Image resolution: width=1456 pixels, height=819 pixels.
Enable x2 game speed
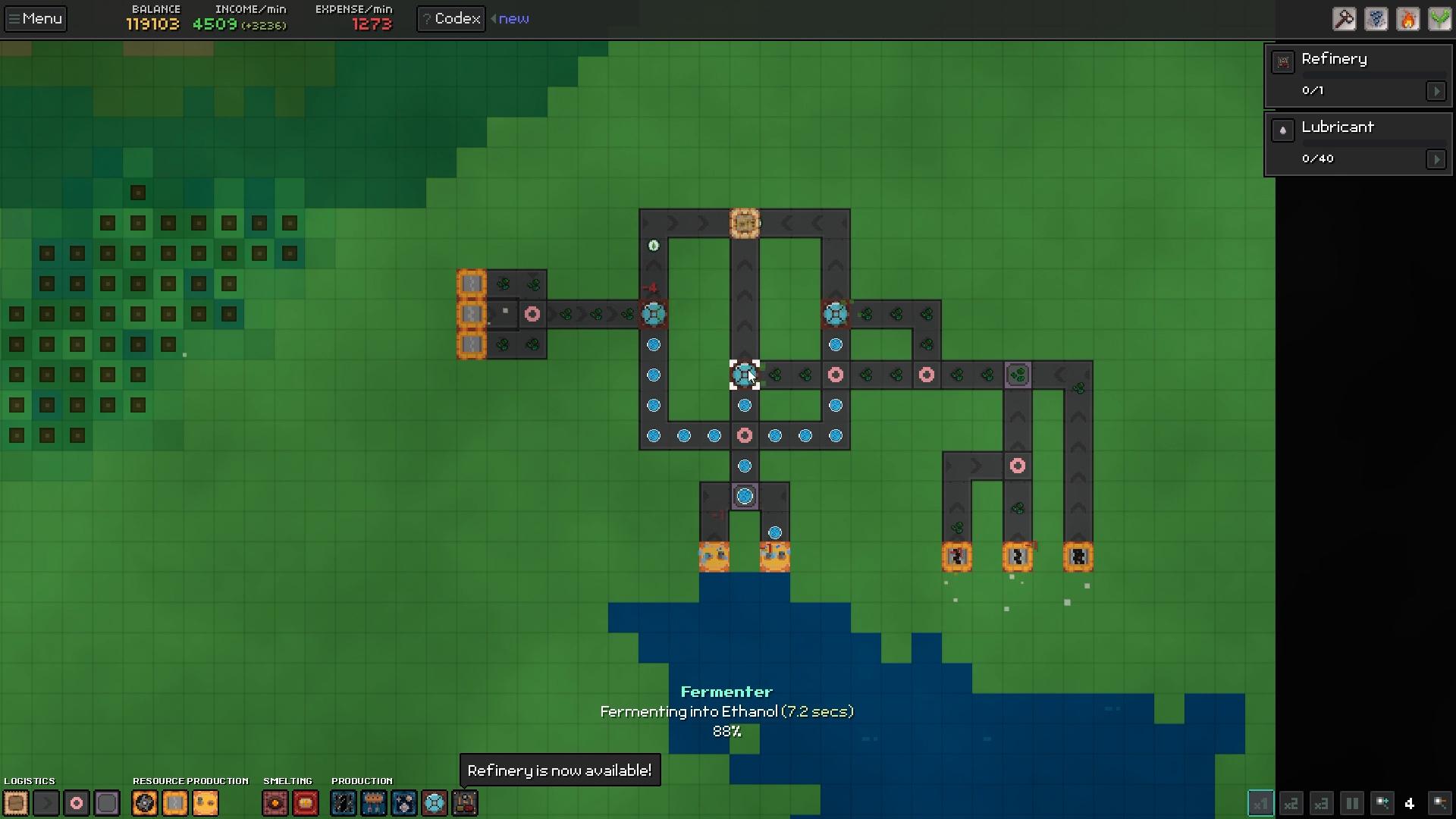(x=1291, y=804)
